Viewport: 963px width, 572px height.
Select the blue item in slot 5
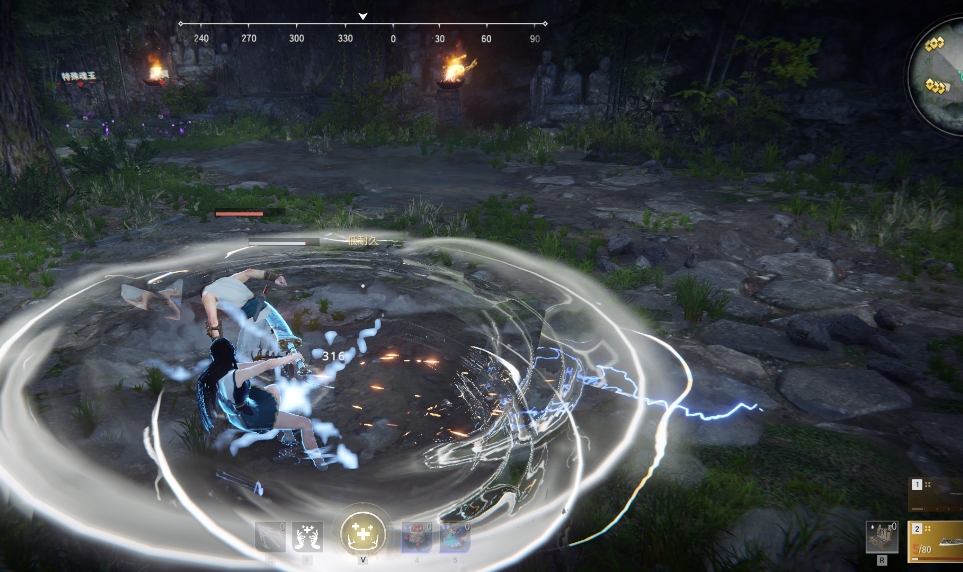455,537
